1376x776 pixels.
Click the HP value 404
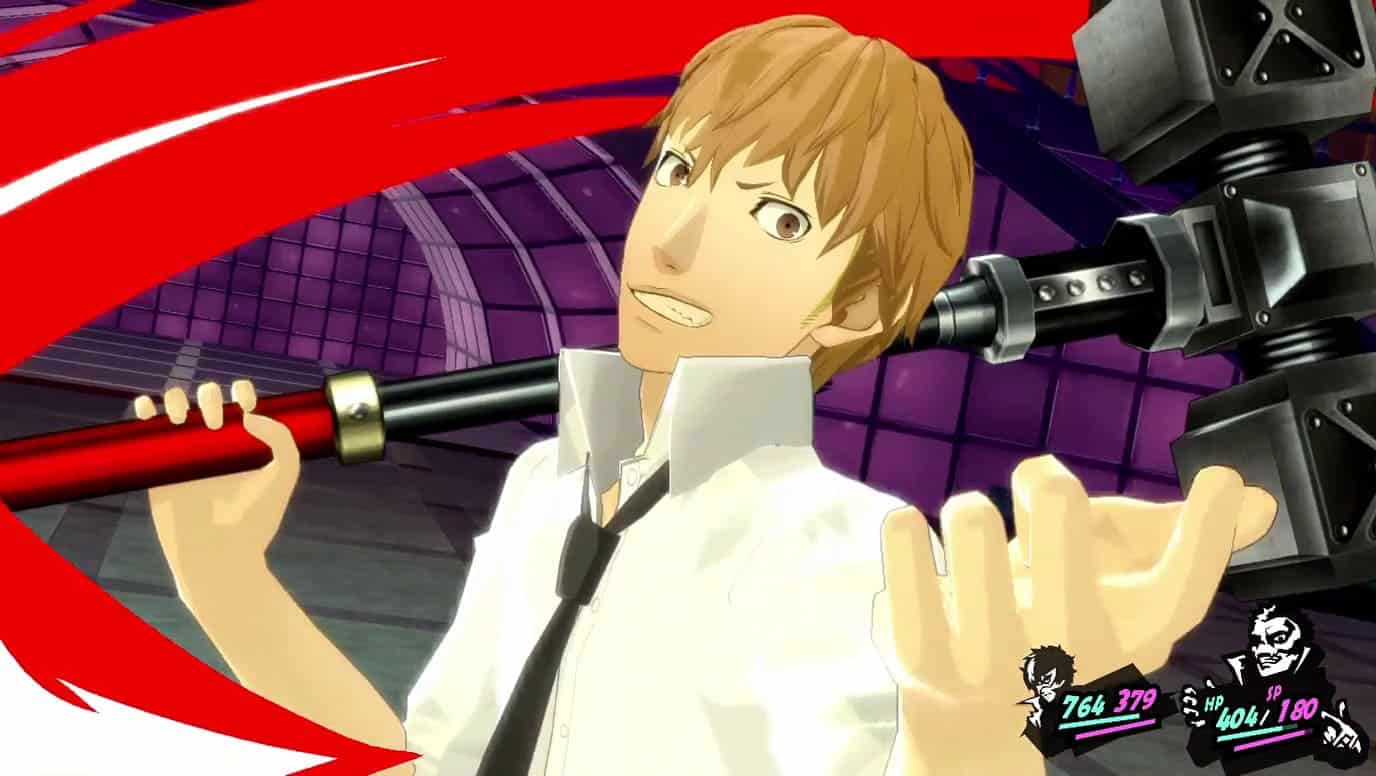[x=1238, y=718]
